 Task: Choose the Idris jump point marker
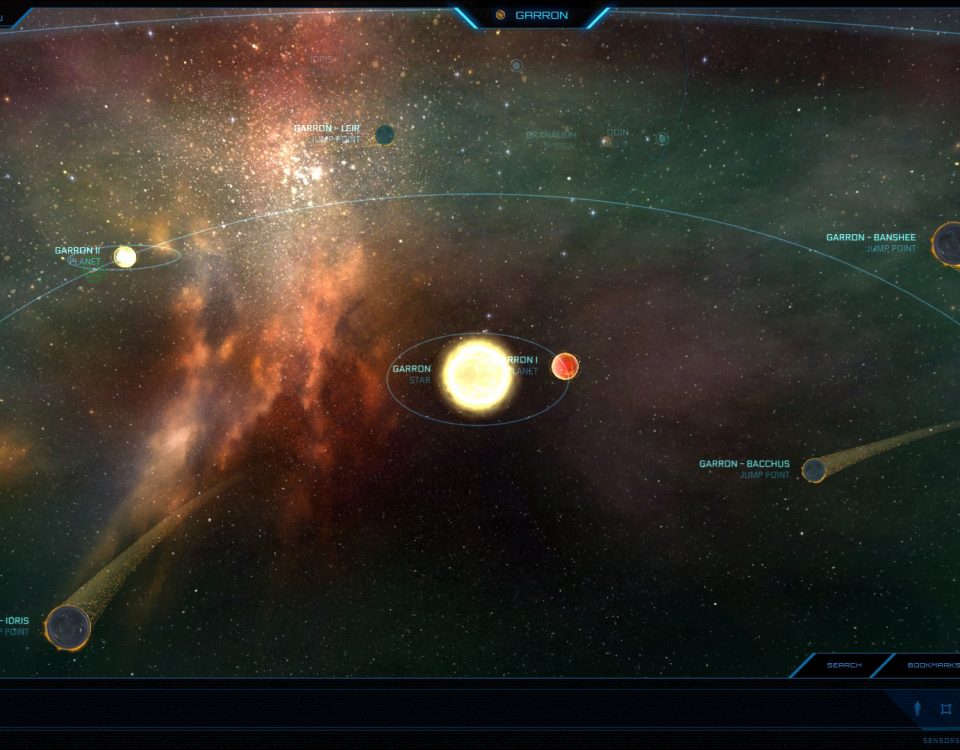[68, 627]
